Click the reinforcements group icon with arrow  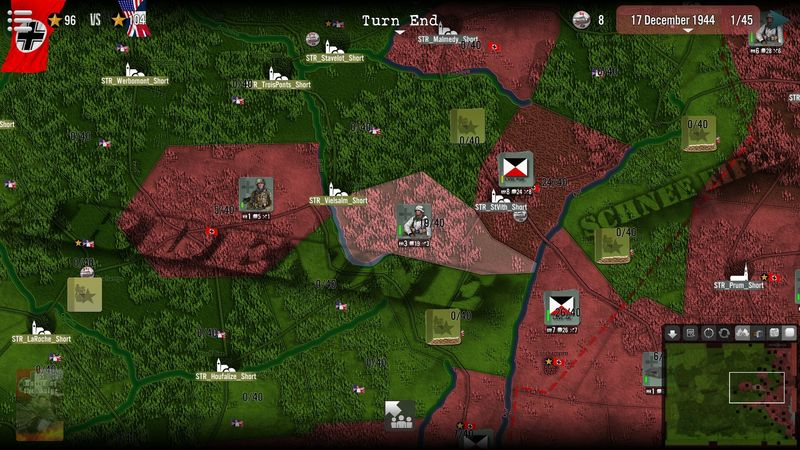pyautogui.click(x=400, y=415)
